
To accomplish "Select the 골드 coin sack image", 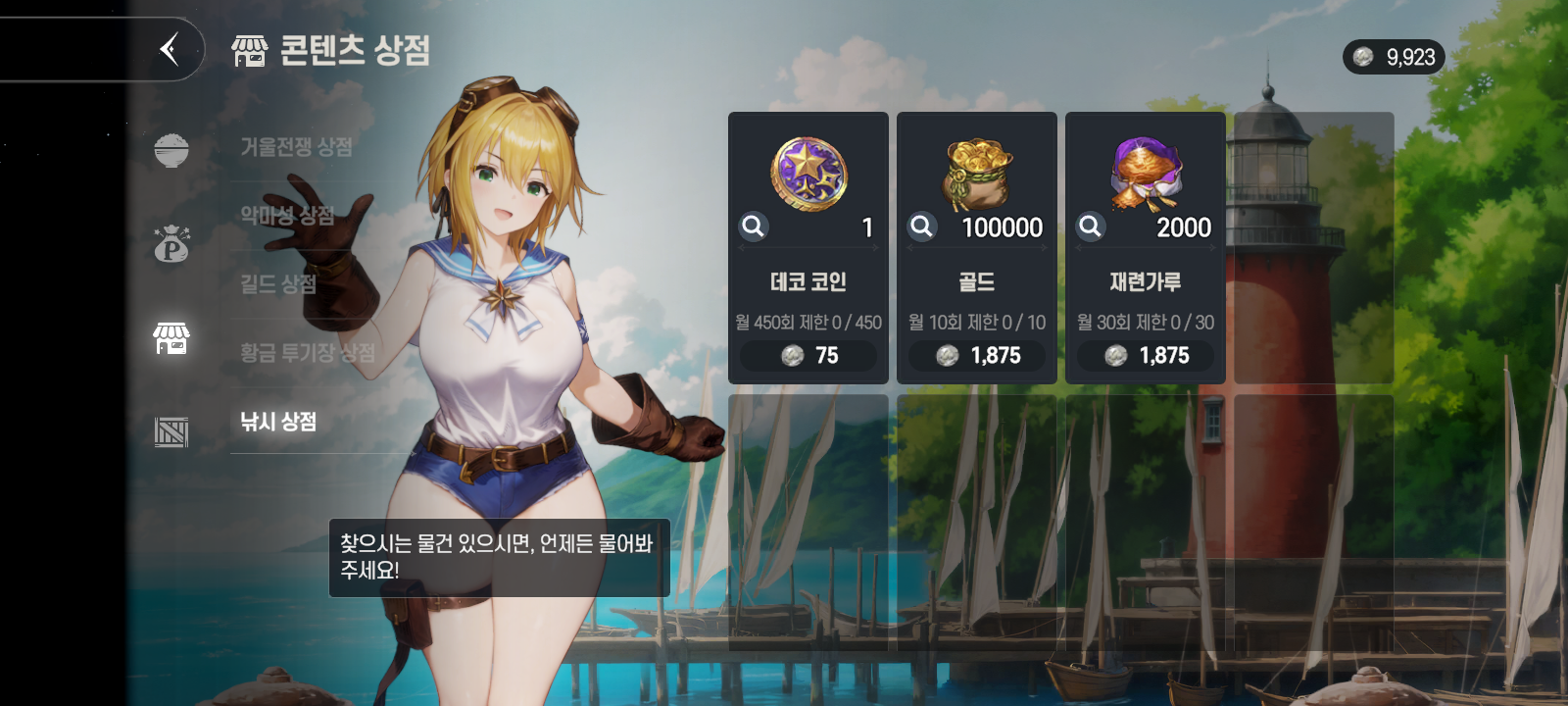I will [x=977, y=174].
